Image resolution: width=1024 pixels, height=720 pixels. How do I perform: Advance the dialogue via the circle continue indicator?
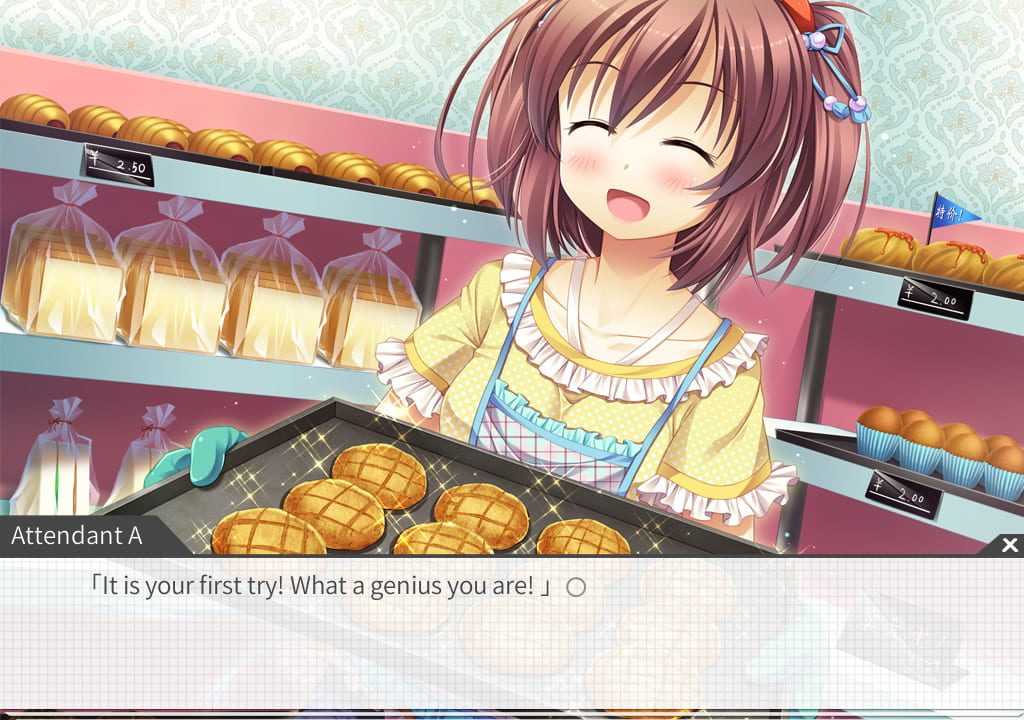coord(576,587)
